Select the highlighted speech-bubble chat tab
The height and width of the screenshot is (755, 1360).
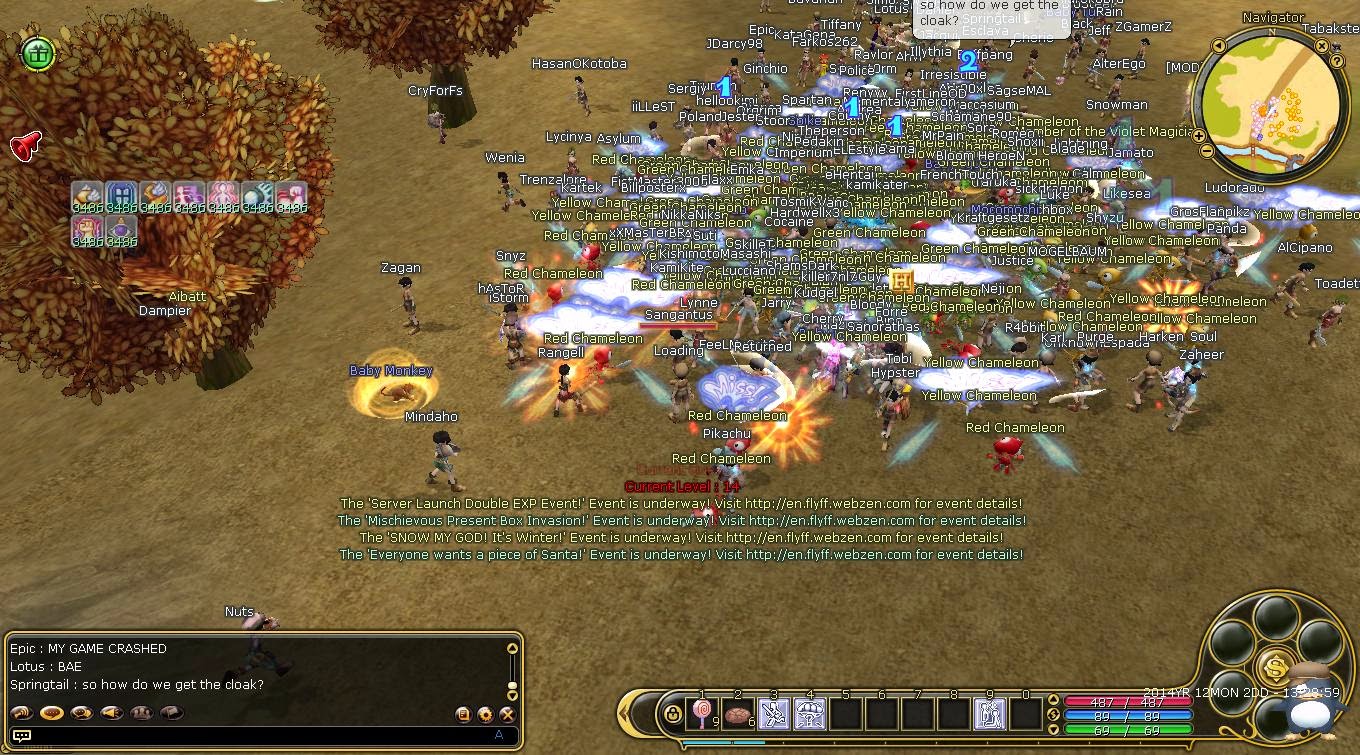50,712
